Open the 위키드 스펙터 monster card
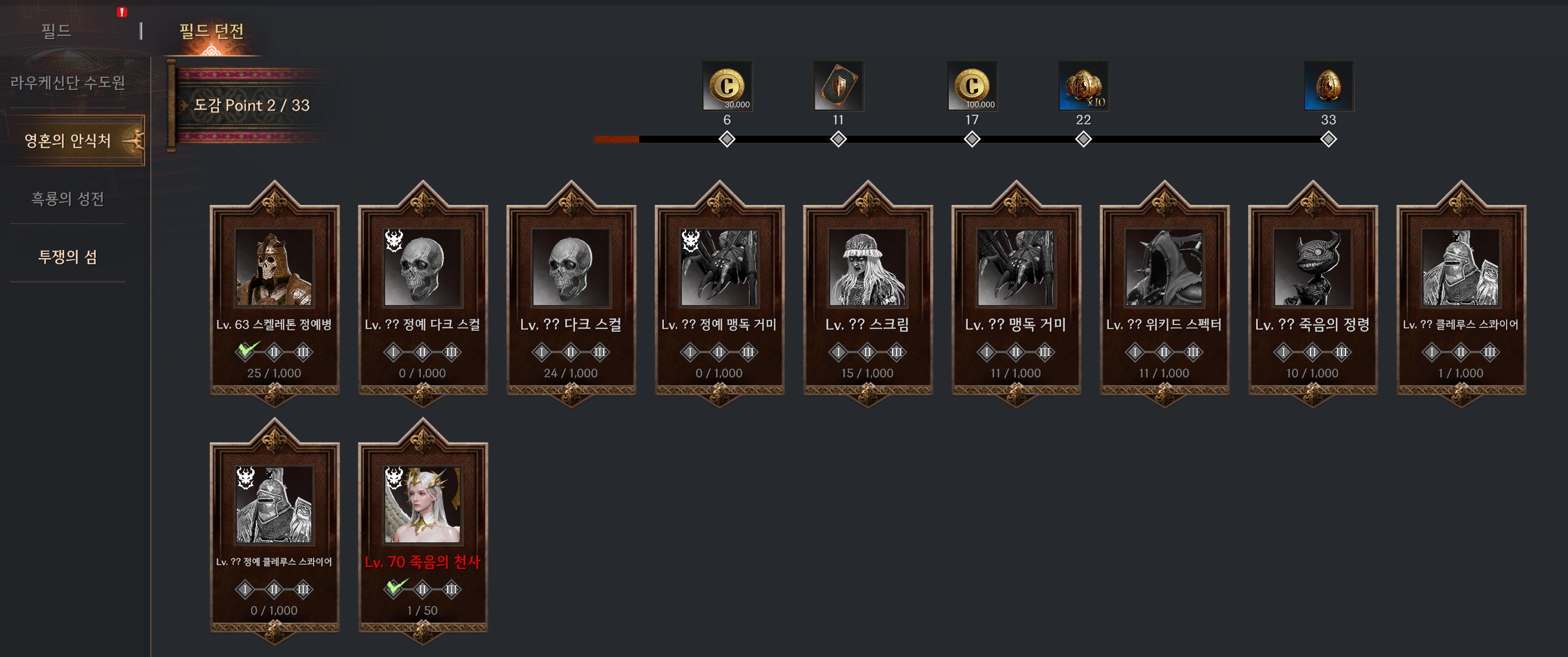Viewport: 1568px width, 657px height. 1164,294
